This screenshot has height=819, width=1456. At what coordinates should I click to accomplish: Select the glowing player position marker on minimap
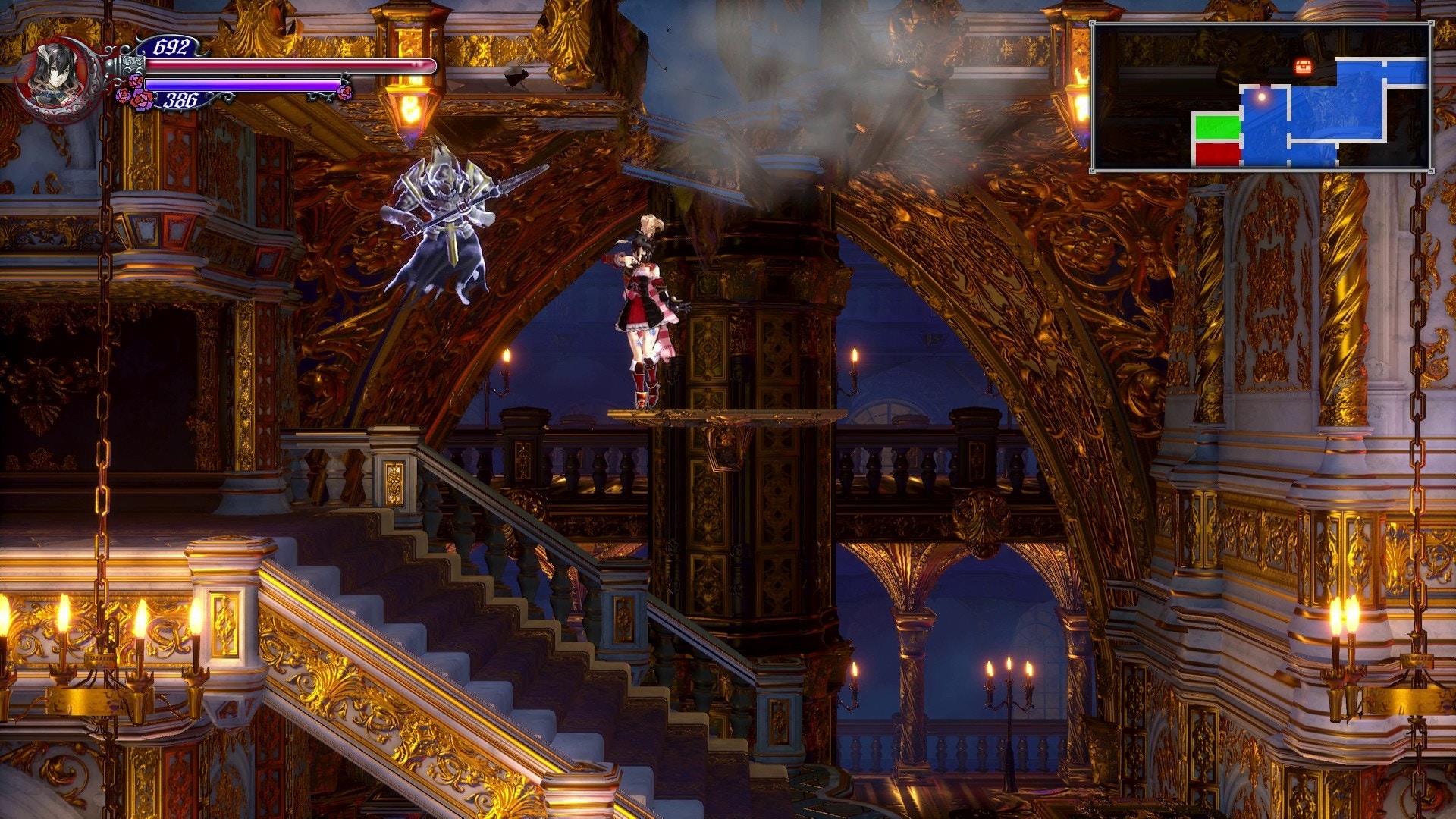point(1262,97)
